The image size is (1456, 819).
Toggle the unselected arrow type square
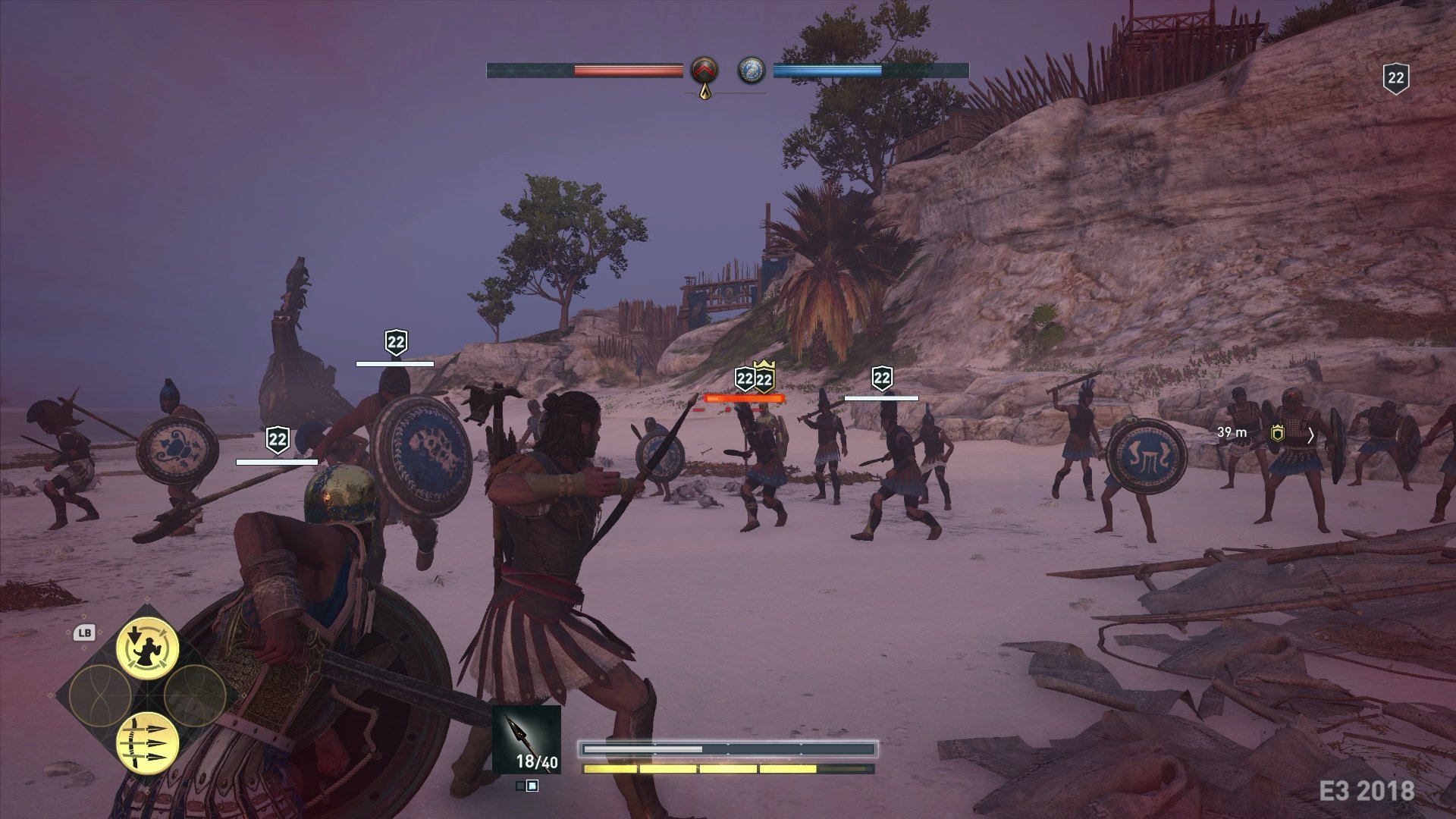pyautogui.click(x=520, y=786)
